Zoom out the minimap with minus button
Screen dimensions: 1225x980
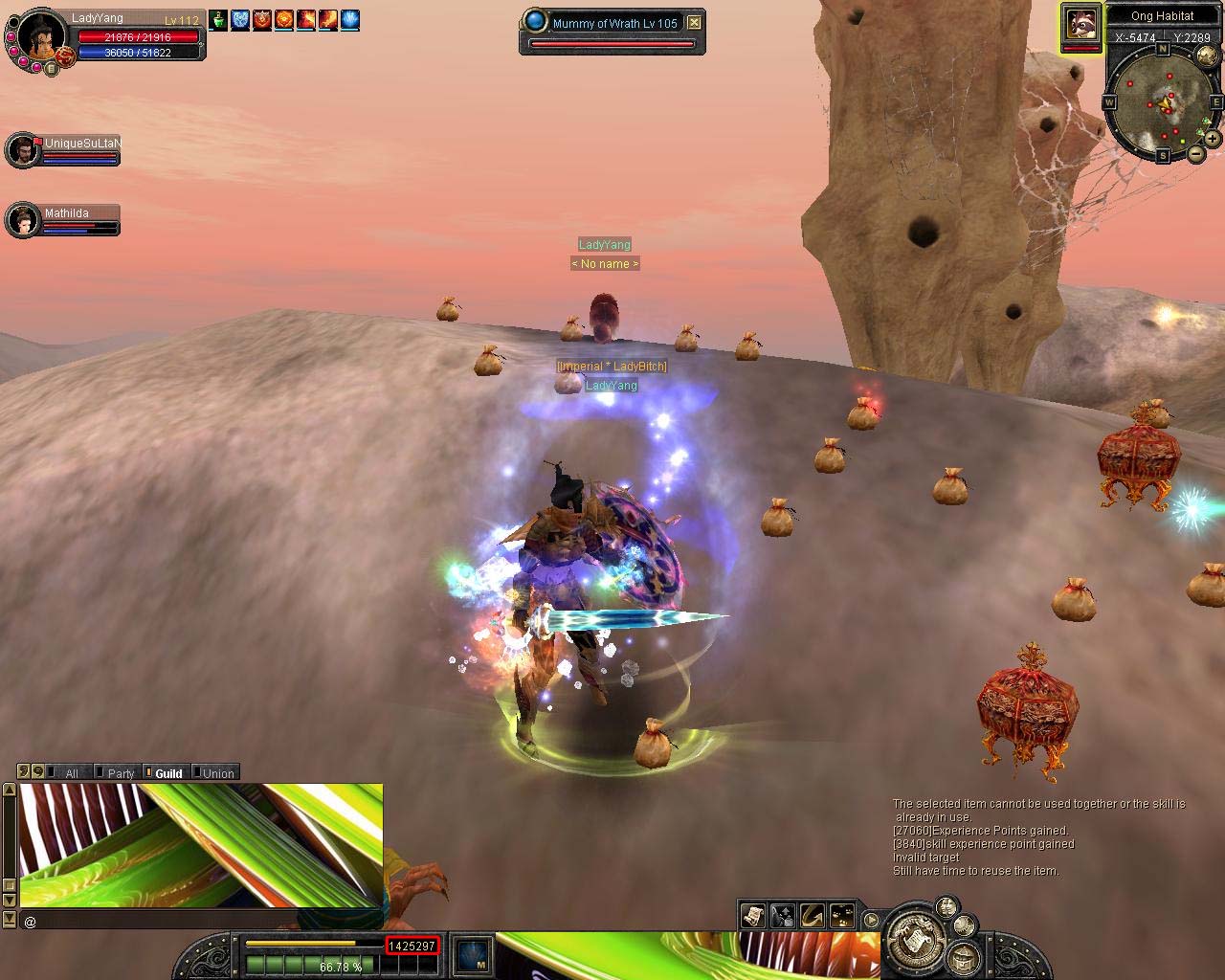click(1196, 153)
